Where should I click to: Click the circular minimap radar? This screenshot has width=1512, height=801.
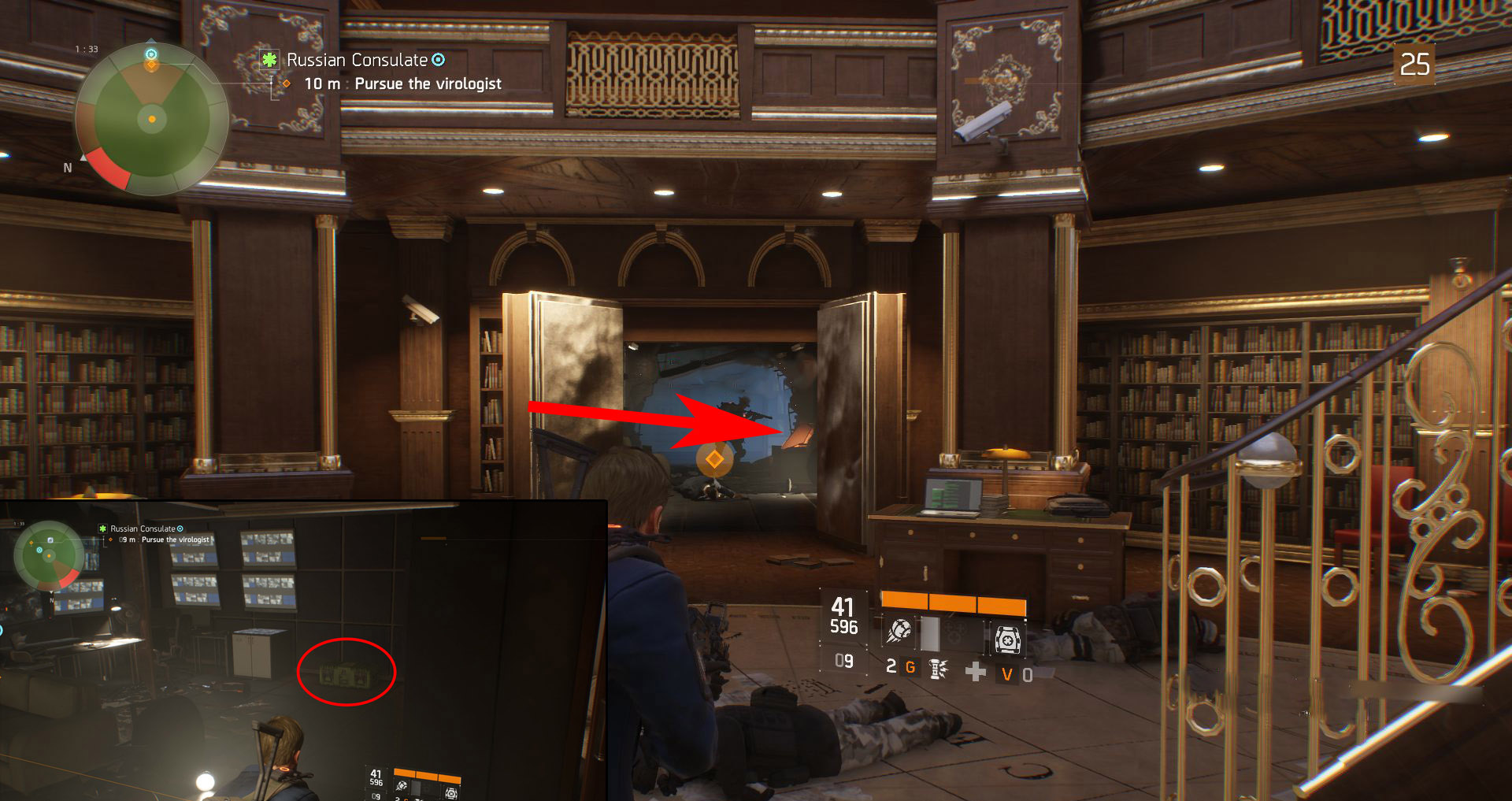point(152,119)
